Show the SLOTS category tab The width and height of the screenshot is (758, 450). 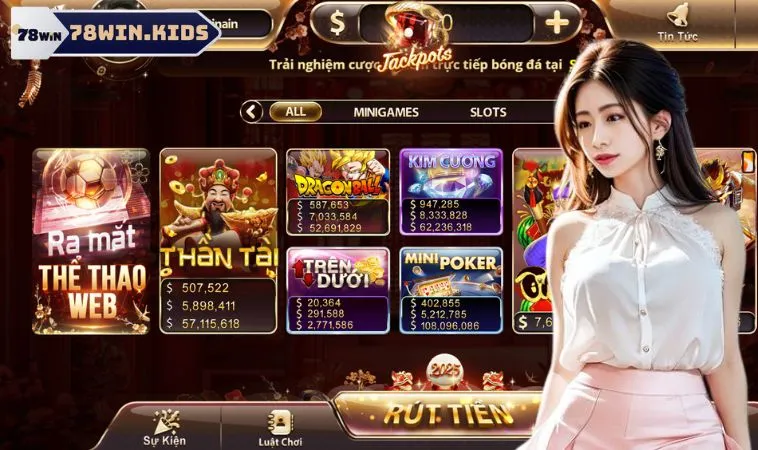point(488,112)
